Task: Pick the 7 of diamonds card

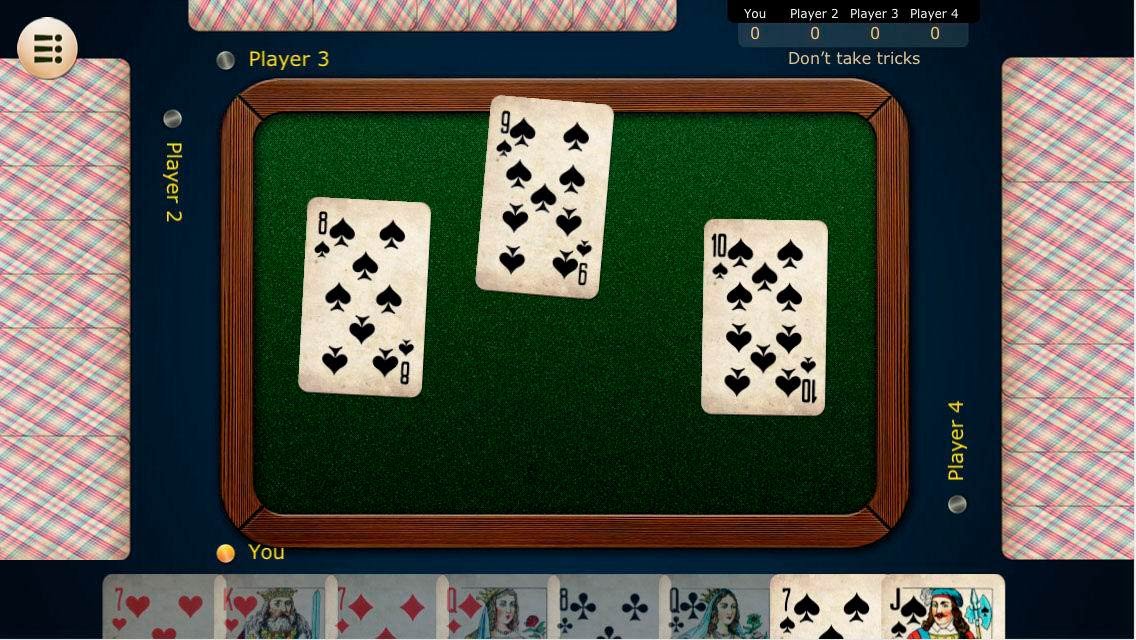Action: [380, 608]
